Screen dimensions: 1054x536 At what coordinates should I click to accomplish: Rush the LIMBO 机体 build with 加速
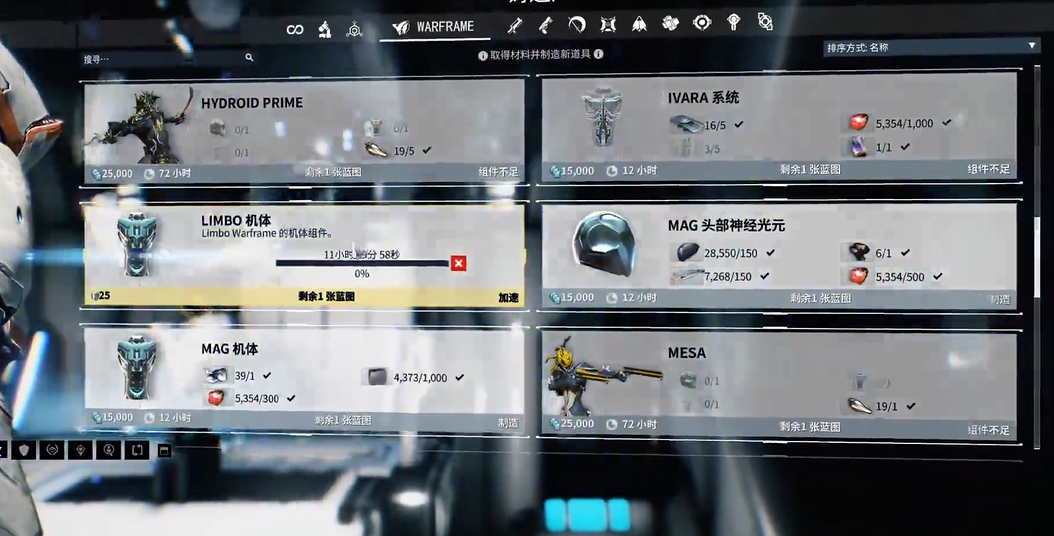pos(508,297)
